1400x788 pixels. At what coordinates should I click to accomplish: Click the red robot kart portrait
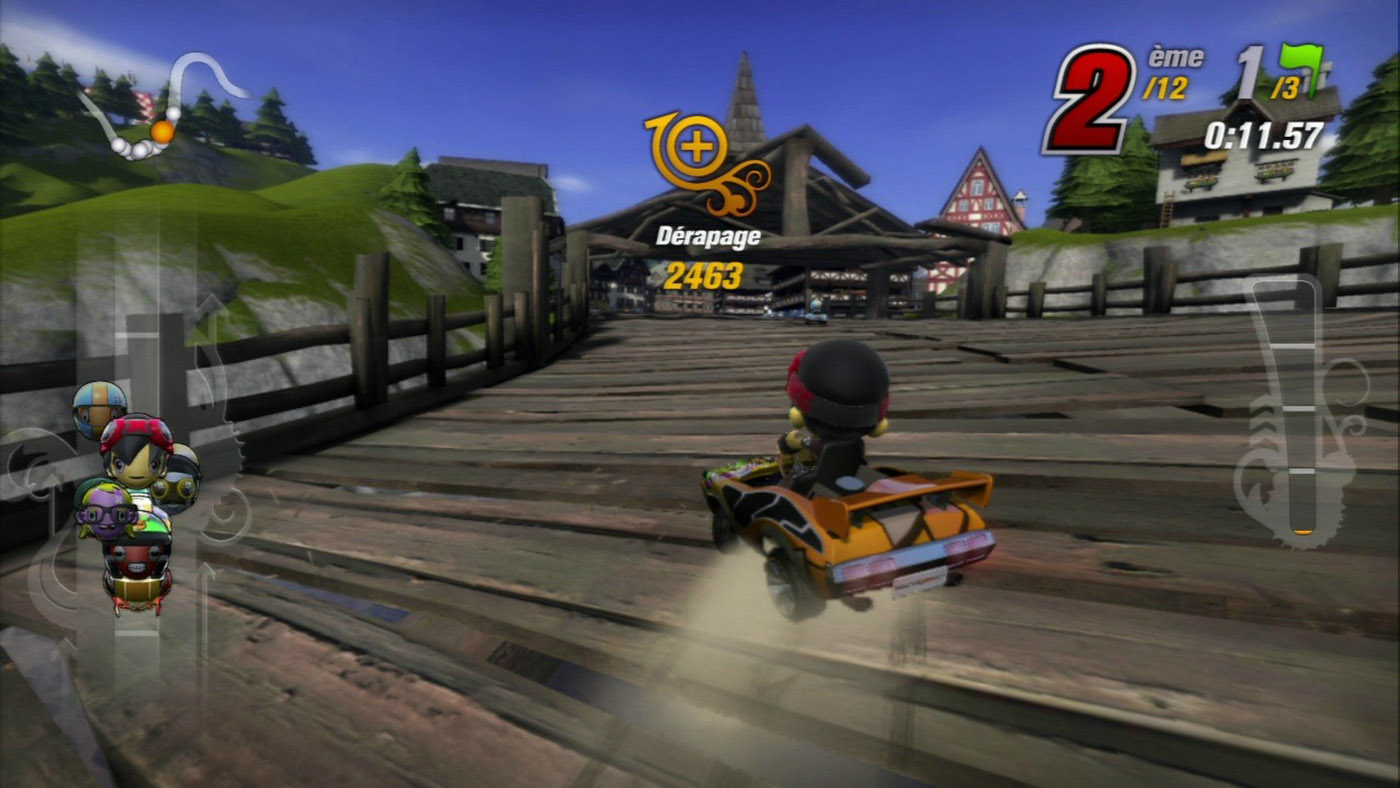137,563
